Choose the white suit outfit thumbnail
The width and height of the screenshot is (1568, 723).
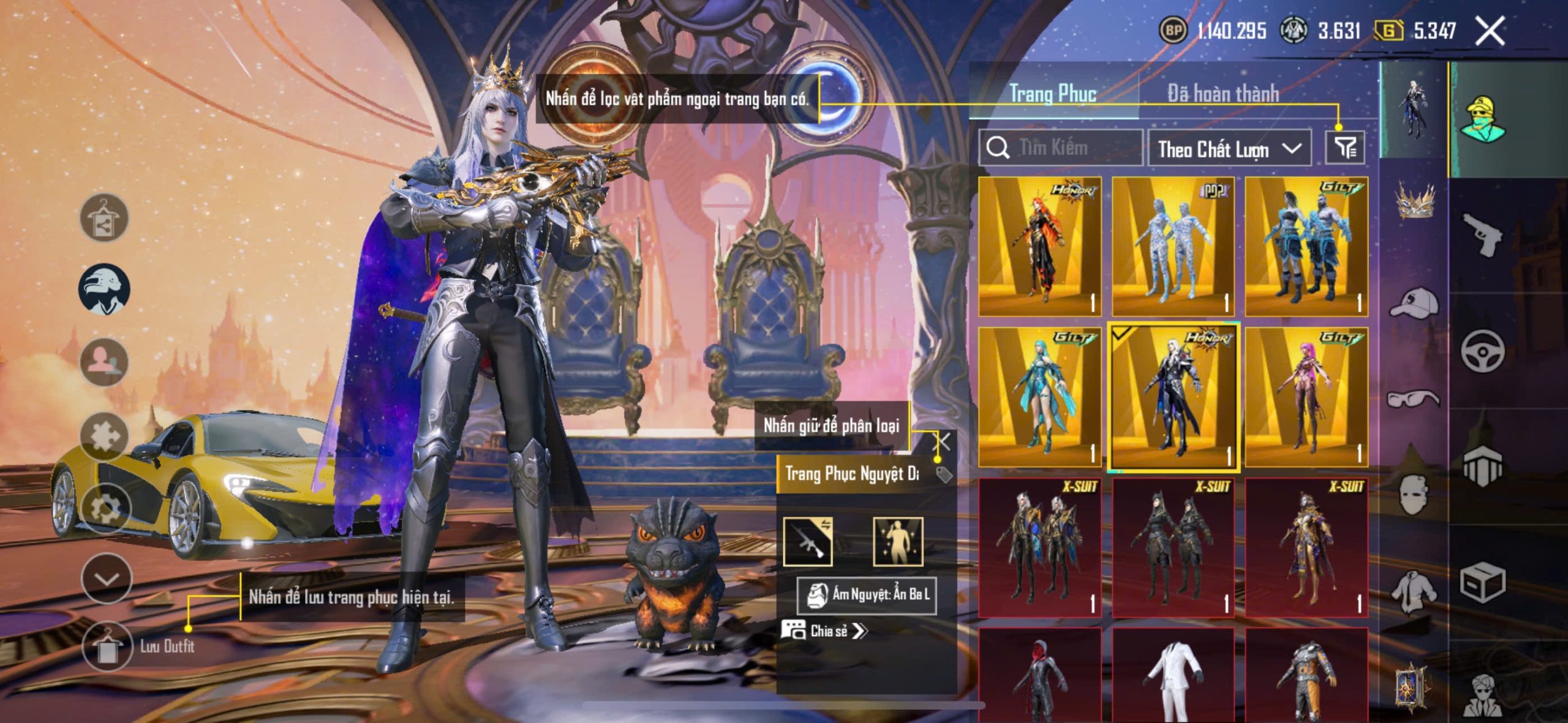(1173, 676)
